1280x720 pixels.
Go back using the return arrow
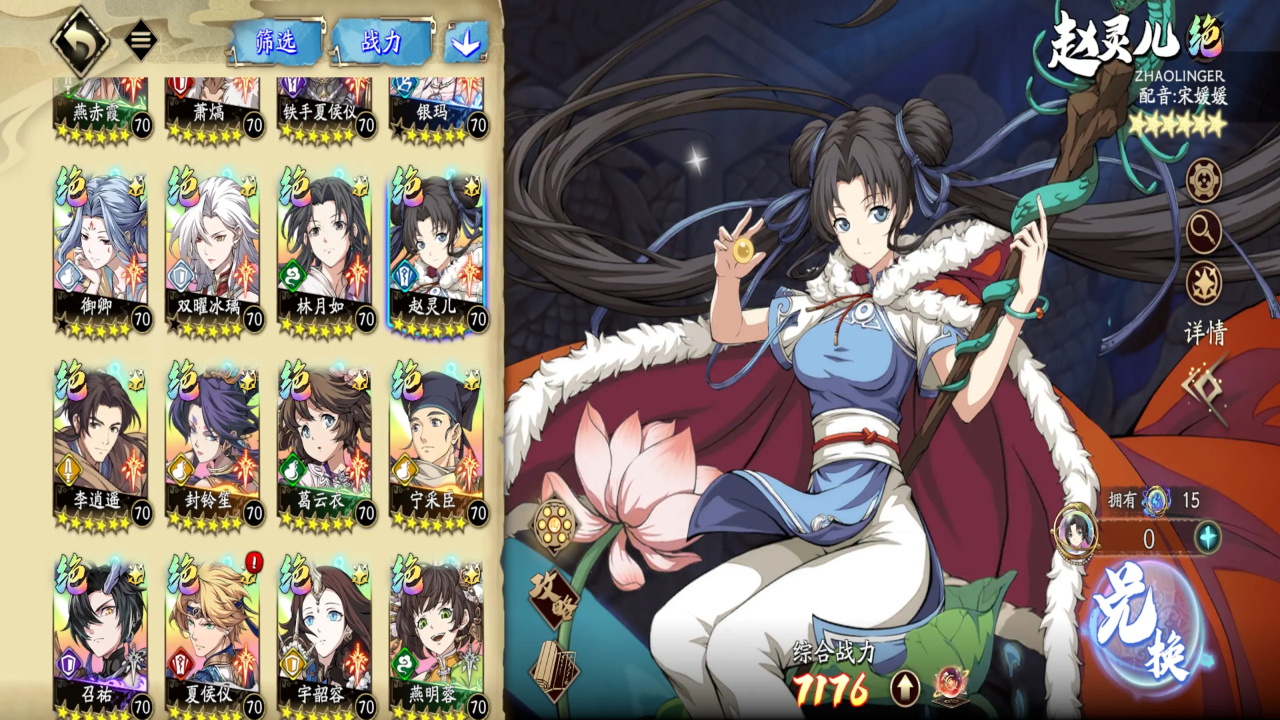tap(79, 40)
